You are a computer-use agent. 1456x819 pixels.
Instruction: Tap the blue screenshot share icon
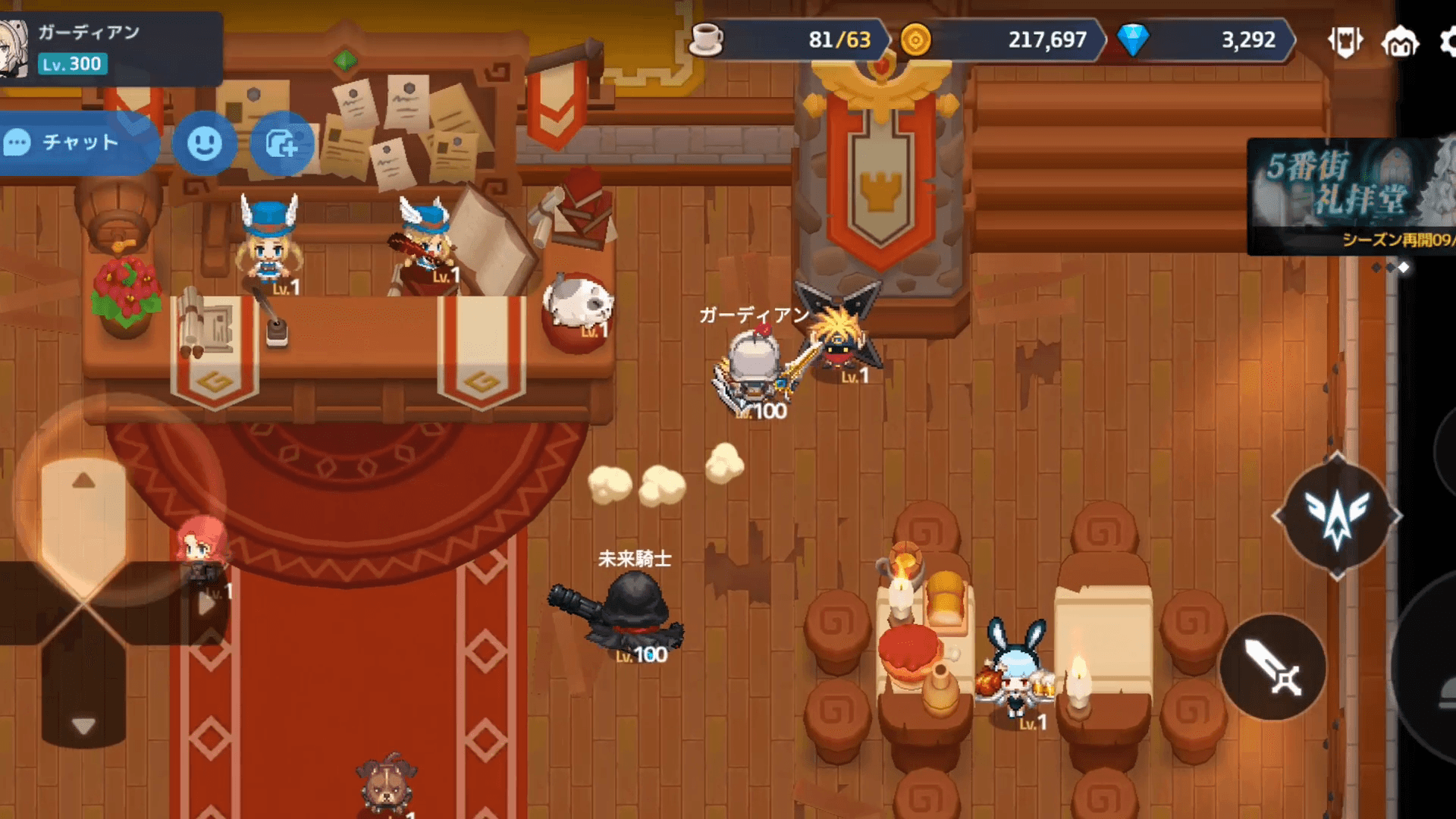click(x=281, y=143)
